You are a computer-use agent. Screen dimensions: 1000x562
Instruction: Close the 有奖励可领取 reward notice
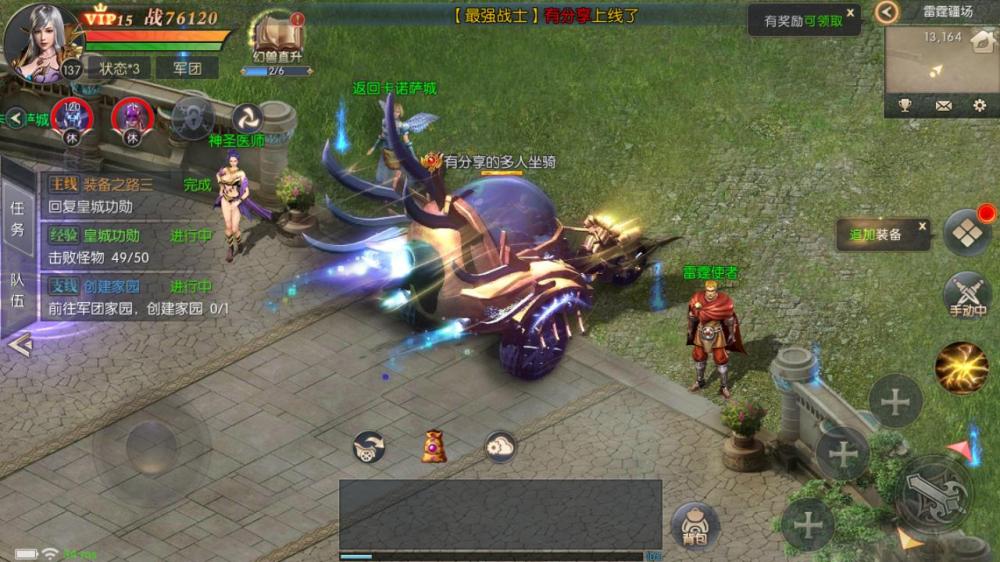850,13
